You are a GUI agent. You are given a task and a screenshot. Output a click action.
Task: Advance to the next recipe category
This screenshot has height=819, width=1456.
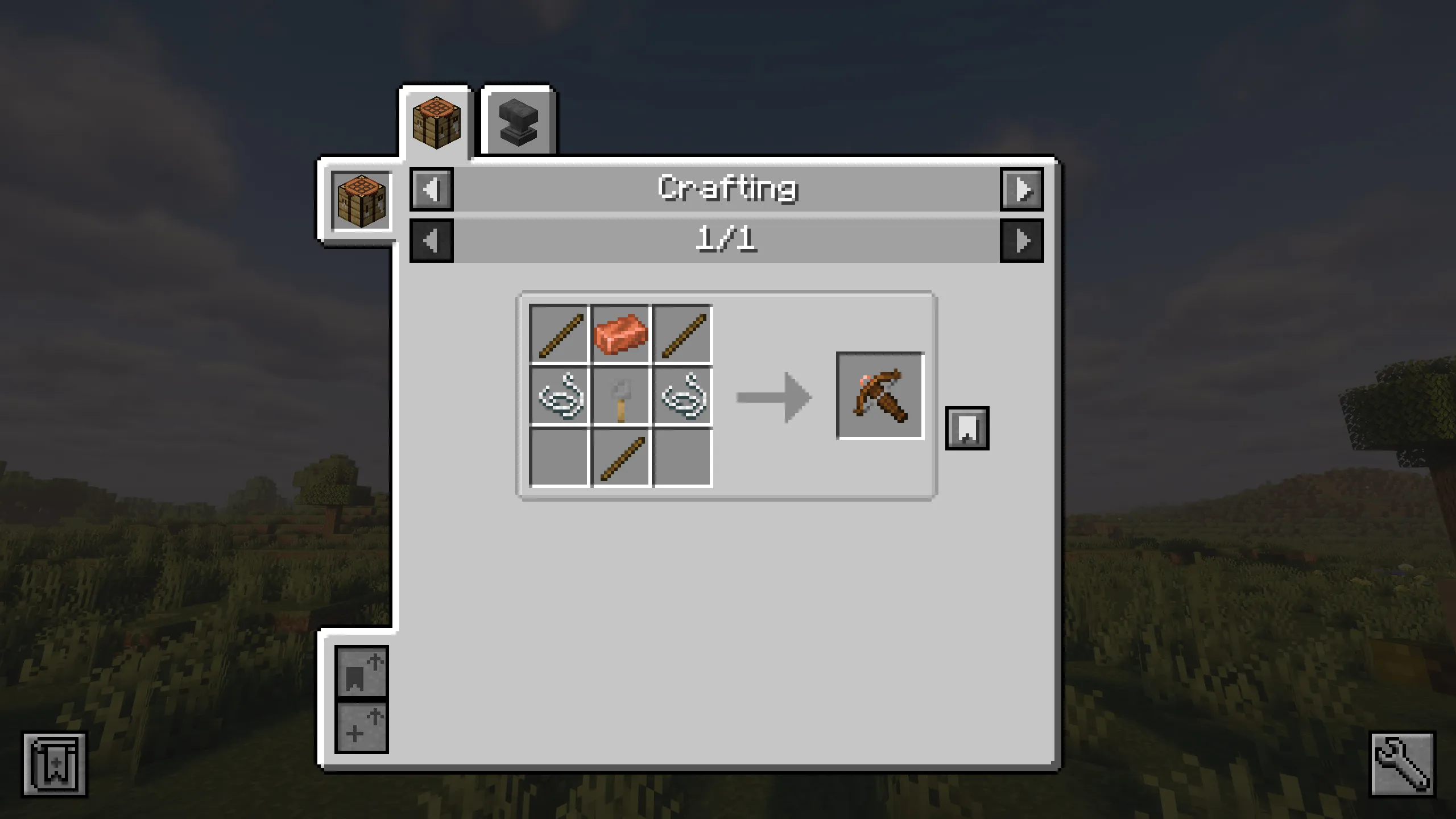(x=1022, y=191)
